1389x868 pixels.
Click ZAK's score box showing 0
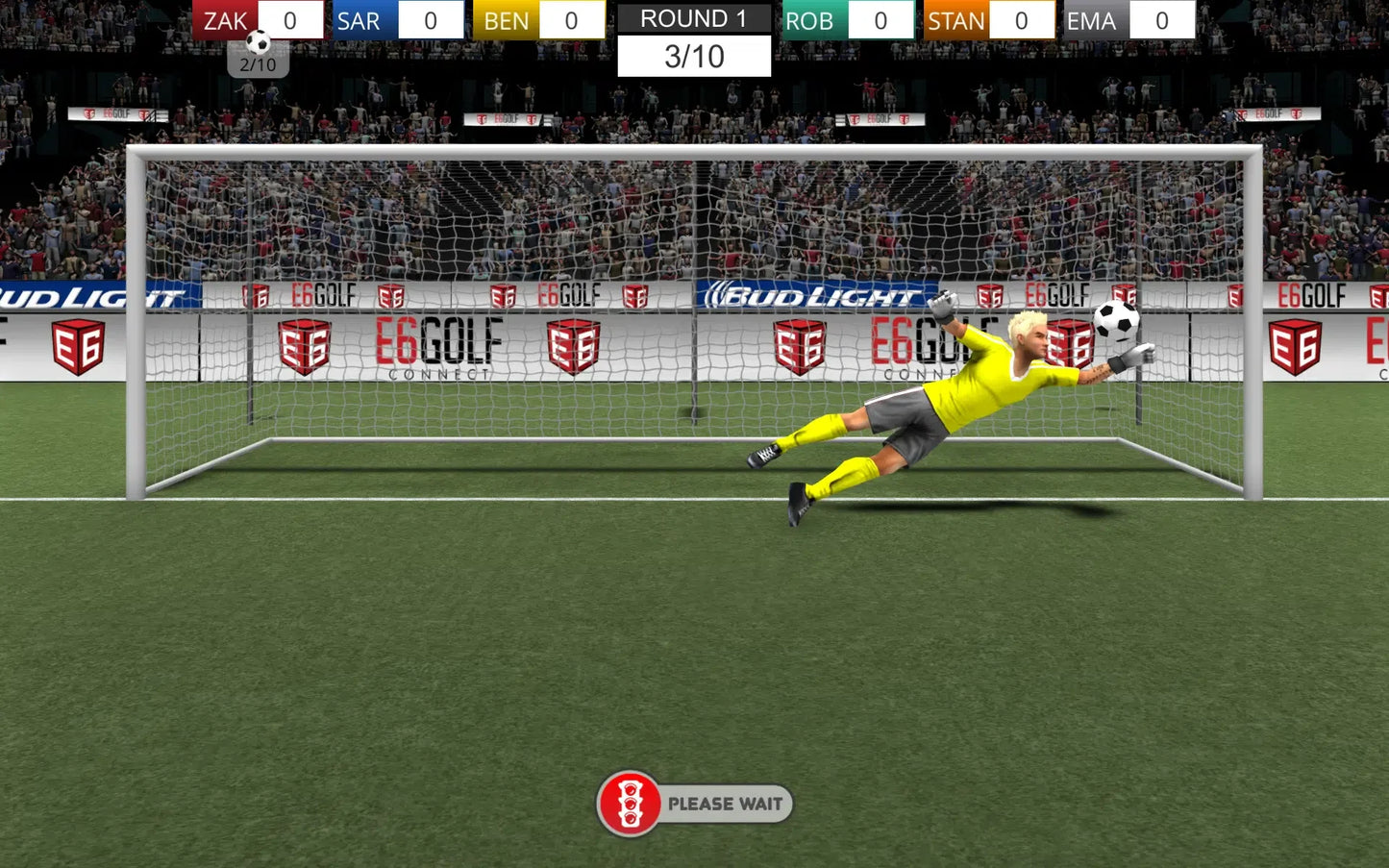tap(289, 19)
